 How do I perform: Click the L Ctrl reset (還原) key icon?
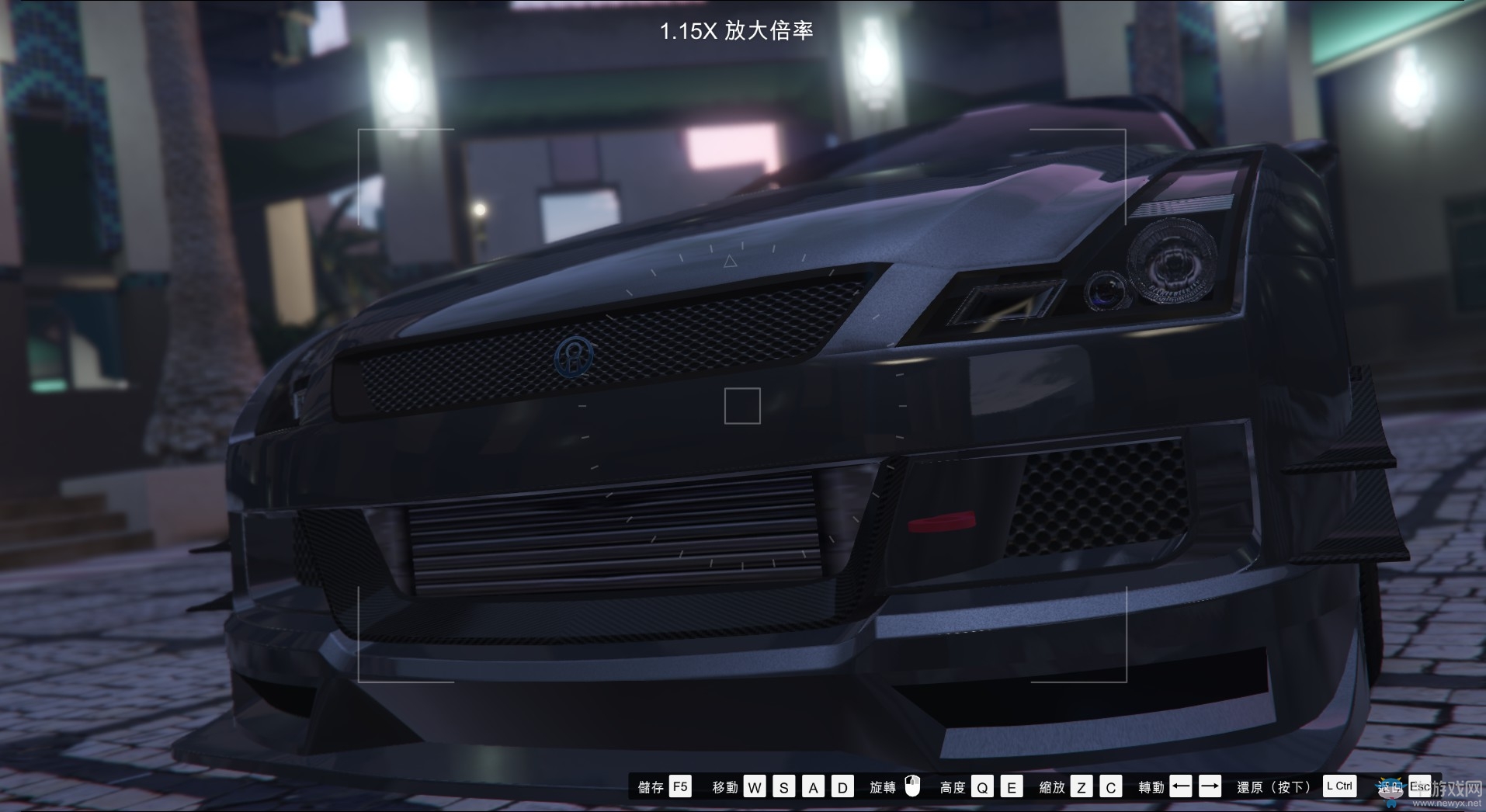(x=1339, y=786)
